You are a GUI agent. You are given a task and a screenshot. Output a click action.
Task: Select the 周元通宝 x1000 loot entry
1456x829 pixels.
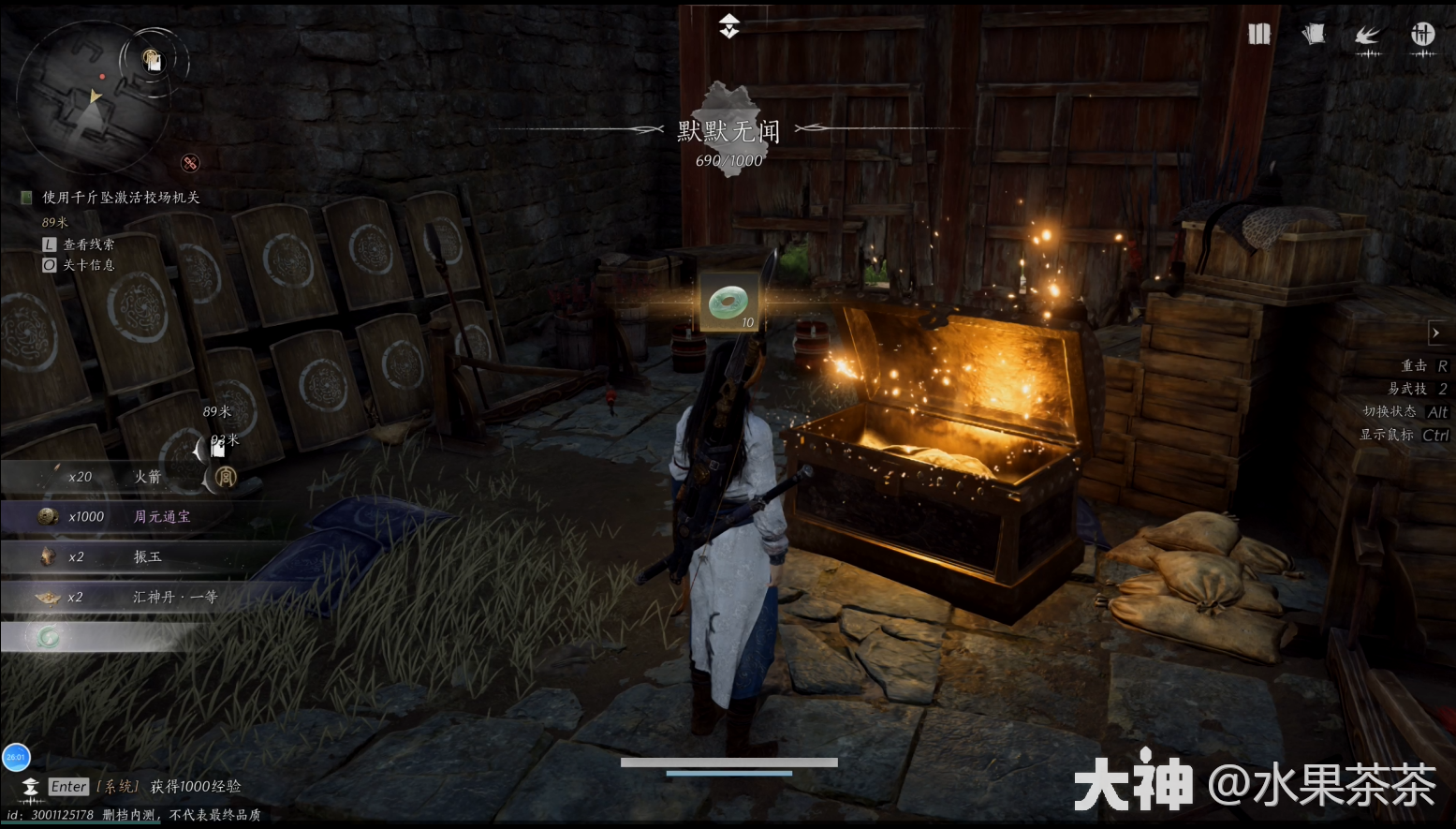tap(122, 517)
